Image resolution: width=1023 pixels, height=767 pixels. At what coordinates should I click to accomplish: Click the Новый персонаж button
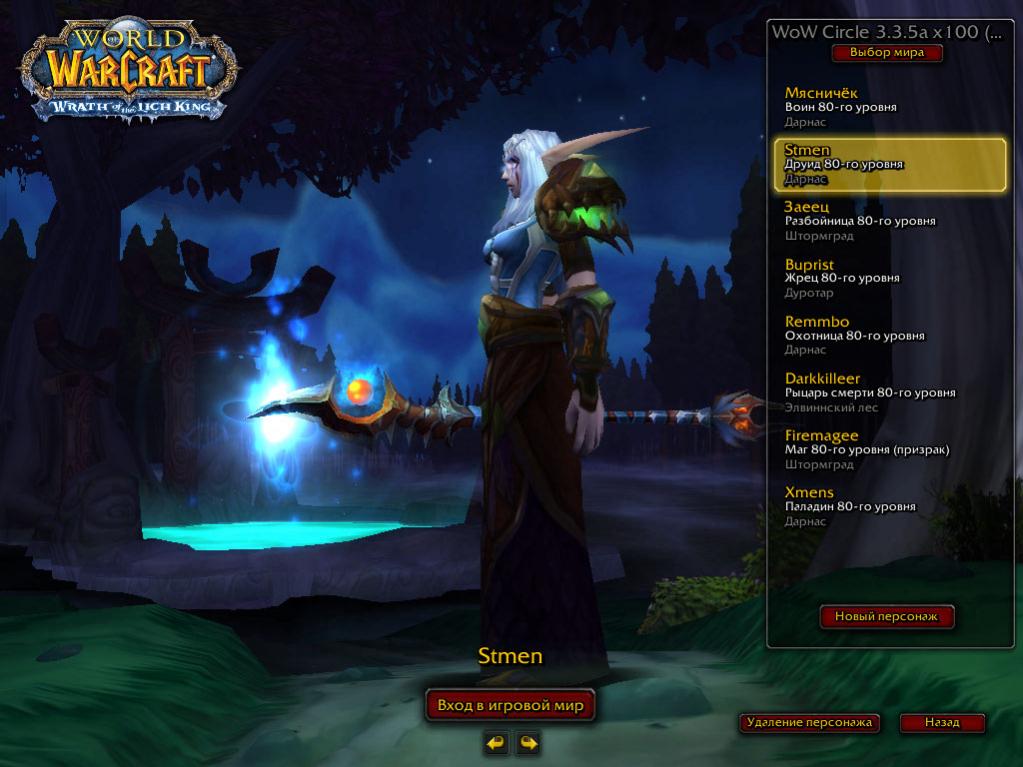point(887,617)
